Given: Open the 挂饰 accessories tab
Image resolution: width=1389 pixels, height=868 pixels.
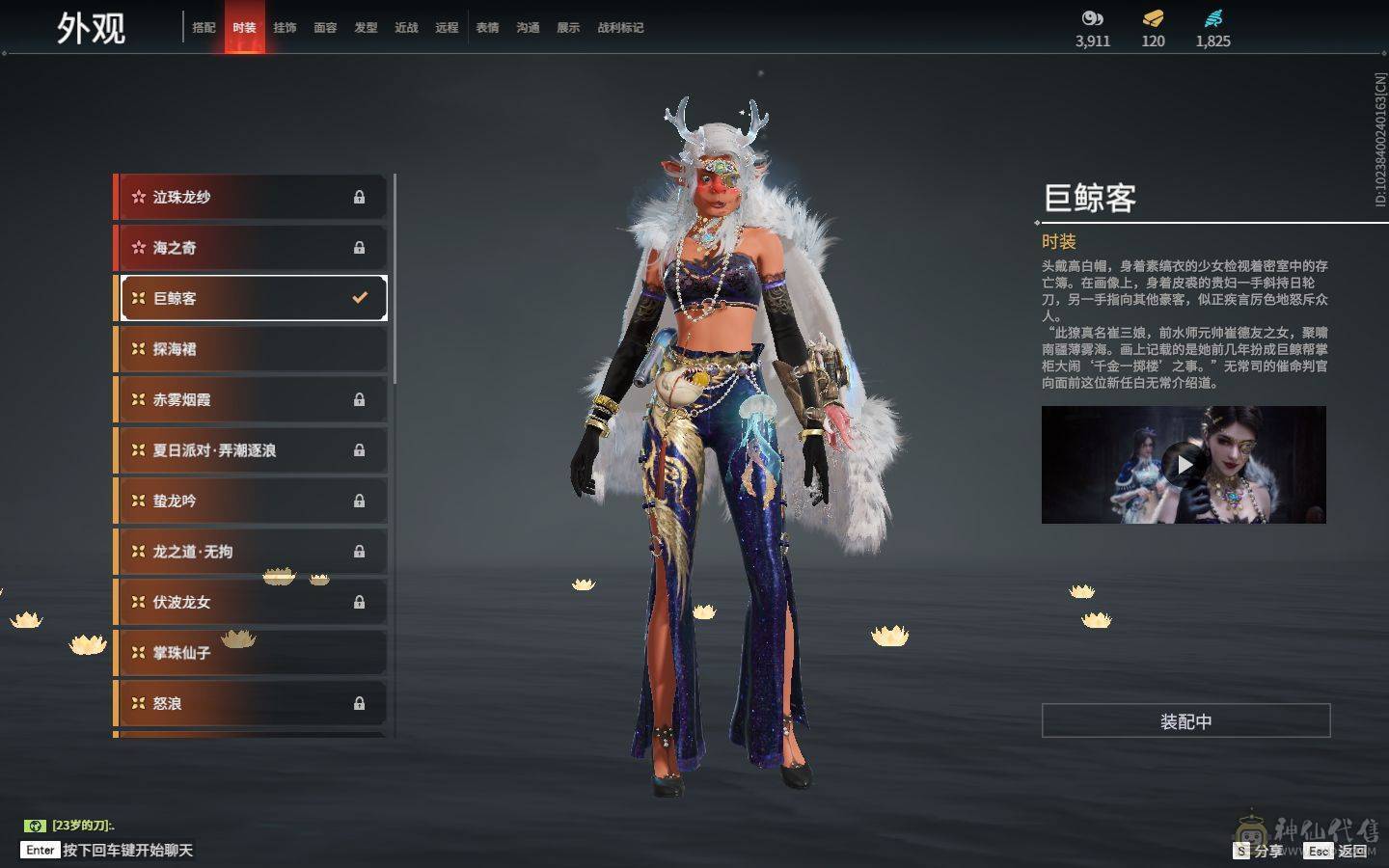Looking at the screenshot, I should [285, 28].
